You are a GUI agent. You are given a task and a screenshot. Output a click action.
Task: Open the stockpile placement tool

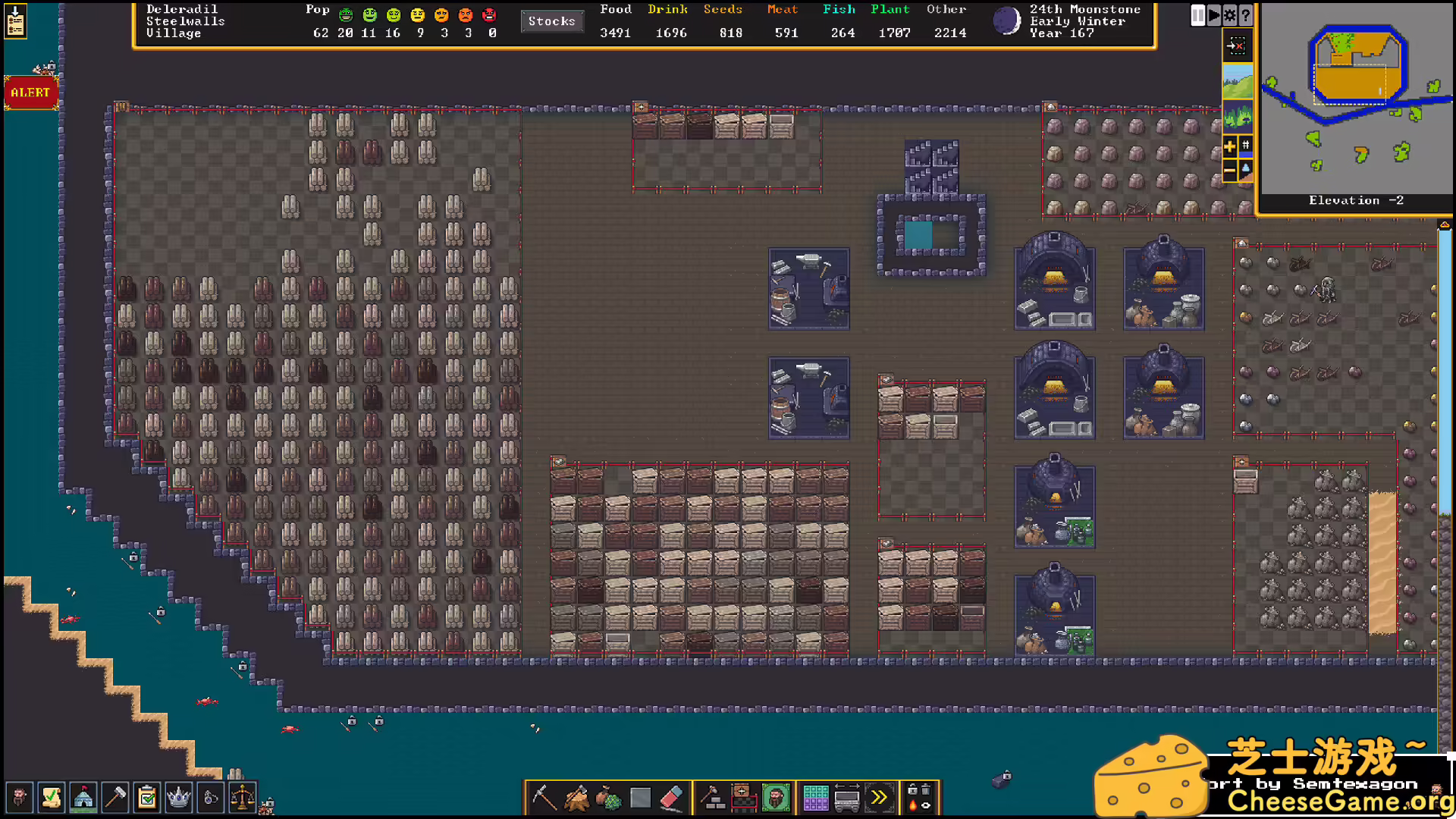(742, 796)
